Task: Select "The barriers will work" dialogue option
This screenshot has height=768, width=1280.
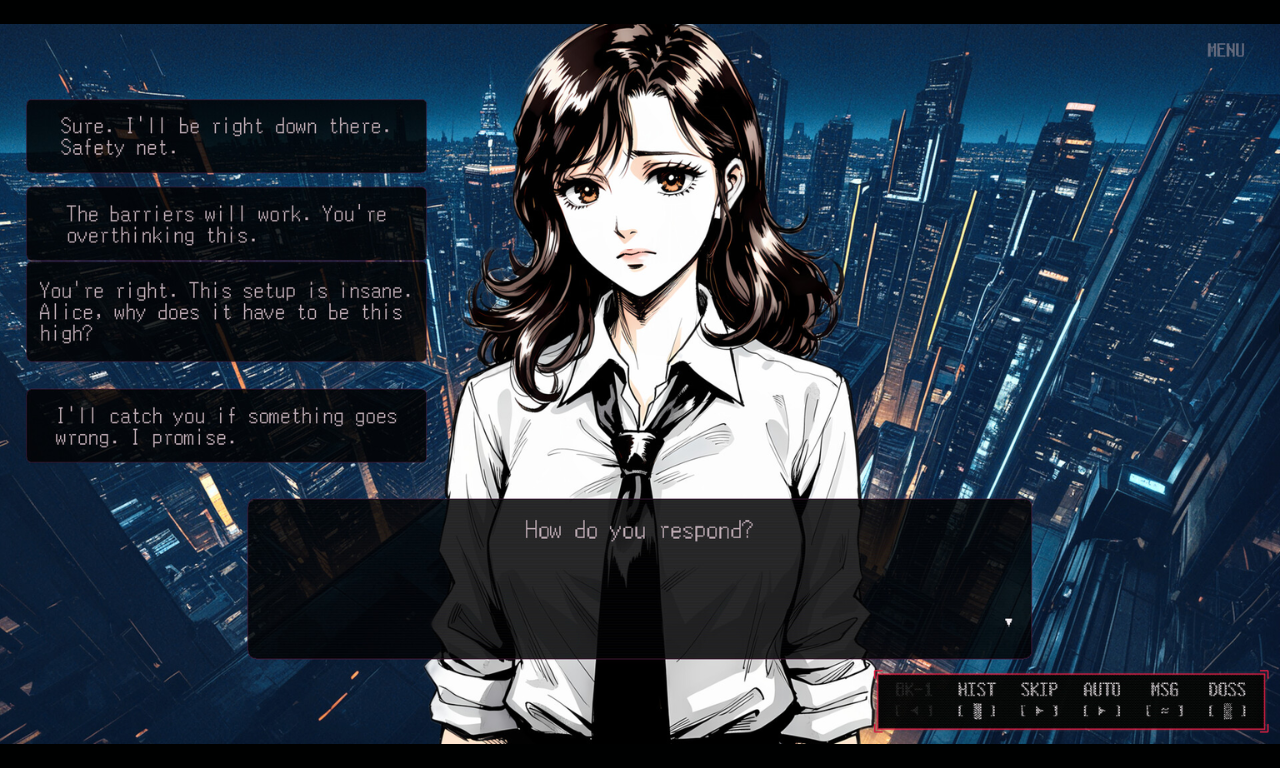Action: tap(226, 225)
